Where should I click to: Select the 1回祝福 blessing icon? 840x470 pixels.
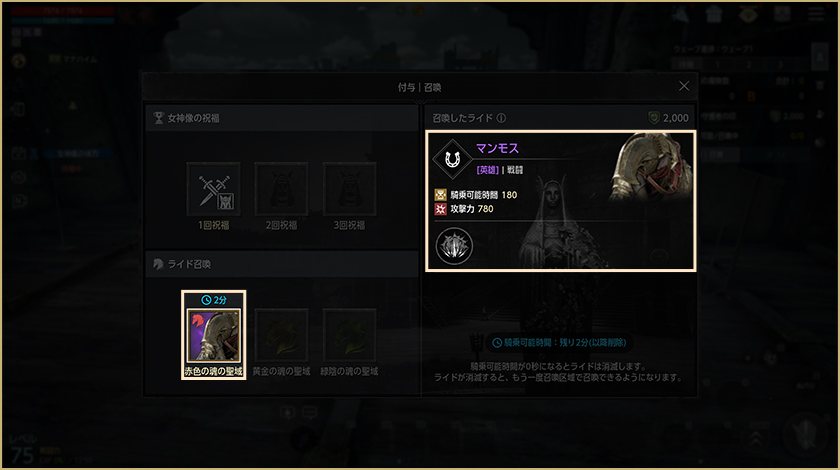pyautogui.click(x=213, y=189)
